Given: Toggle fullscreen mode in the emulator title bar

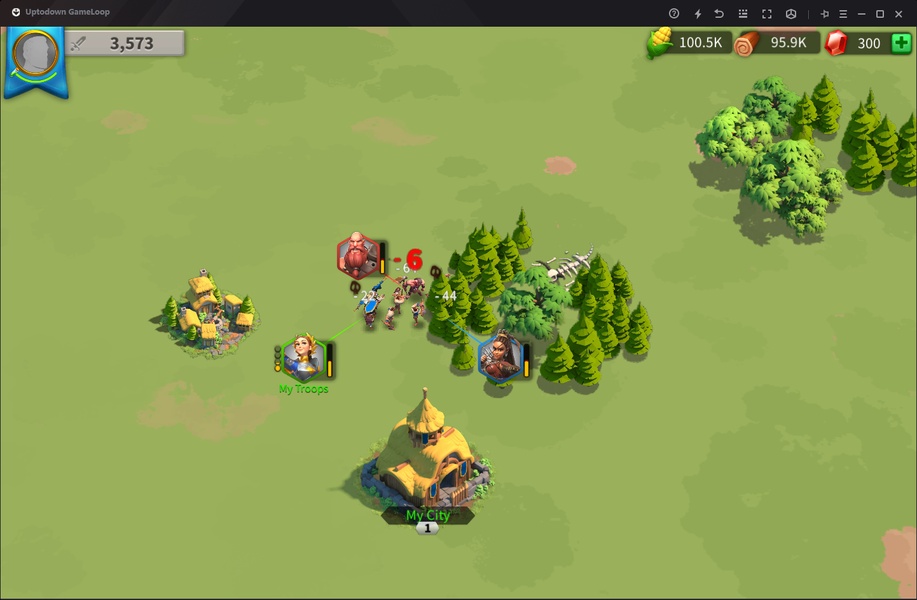Looking at the screenshot, I should tap(767, 13).
